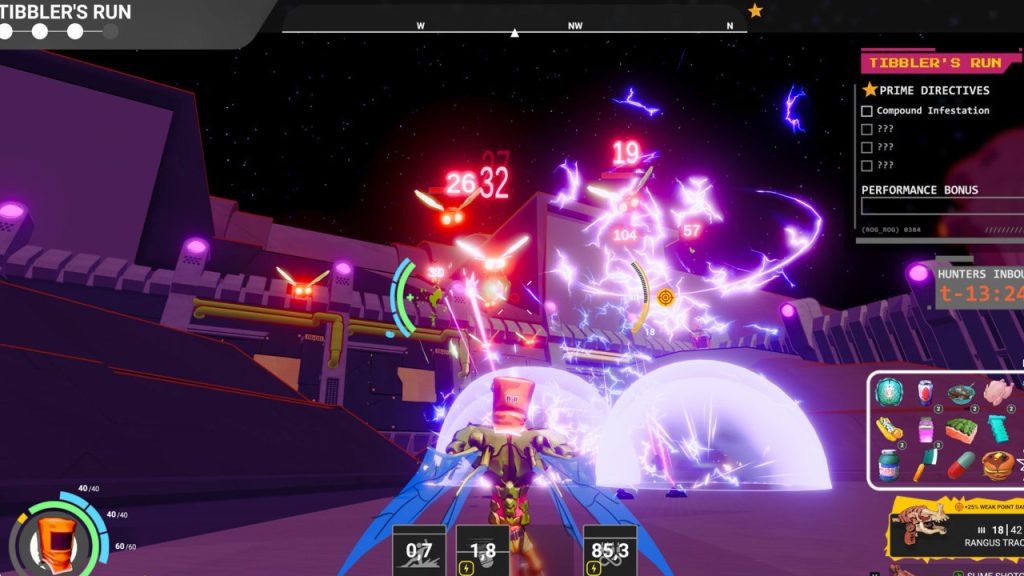This screenshot has width=1024, height=576.
Task: Select the Rangus Tracker weapon card
Action: coord(955,527)
